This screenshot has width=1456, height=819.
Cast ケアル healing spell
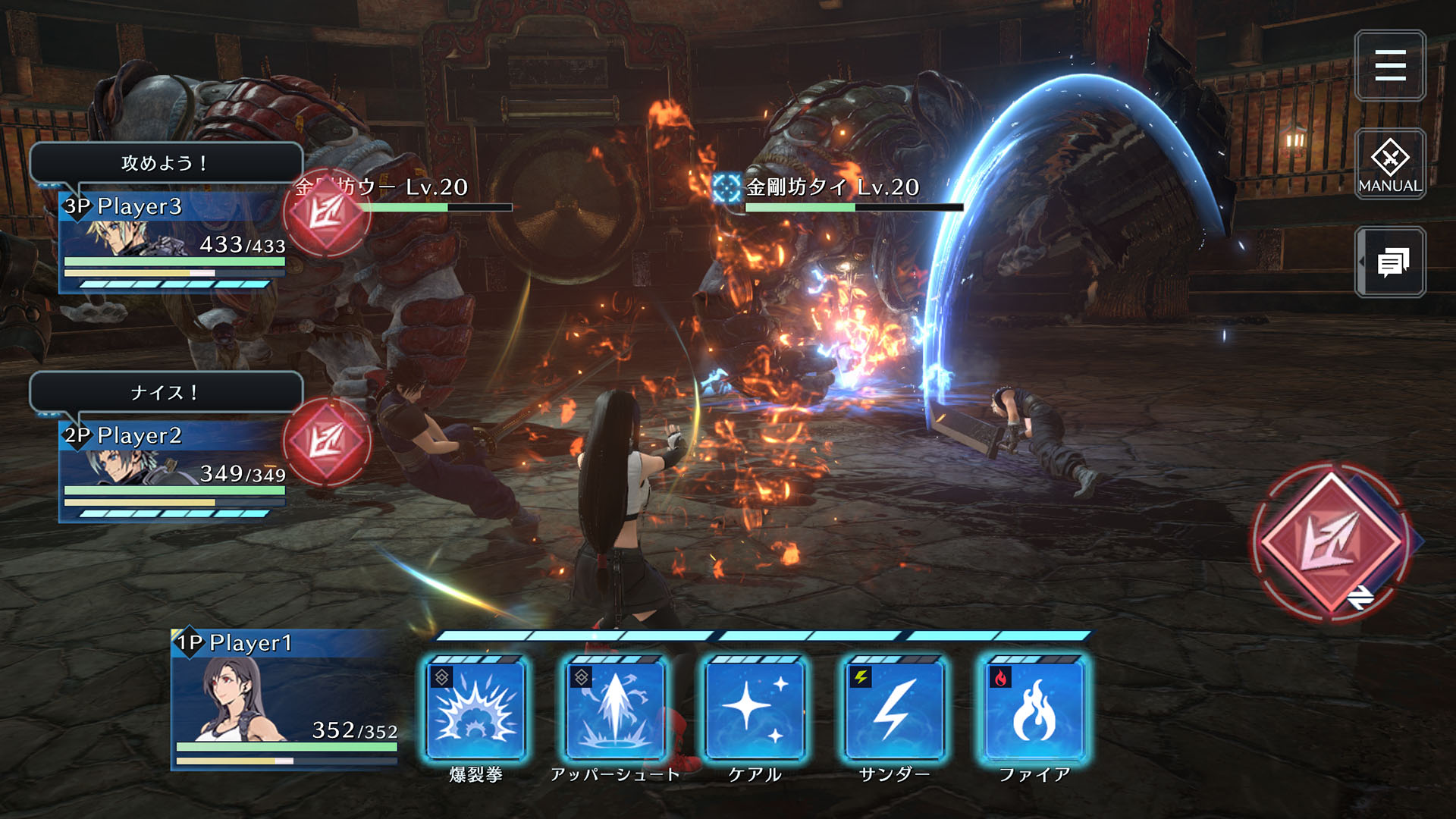click(x=755, y=710)
